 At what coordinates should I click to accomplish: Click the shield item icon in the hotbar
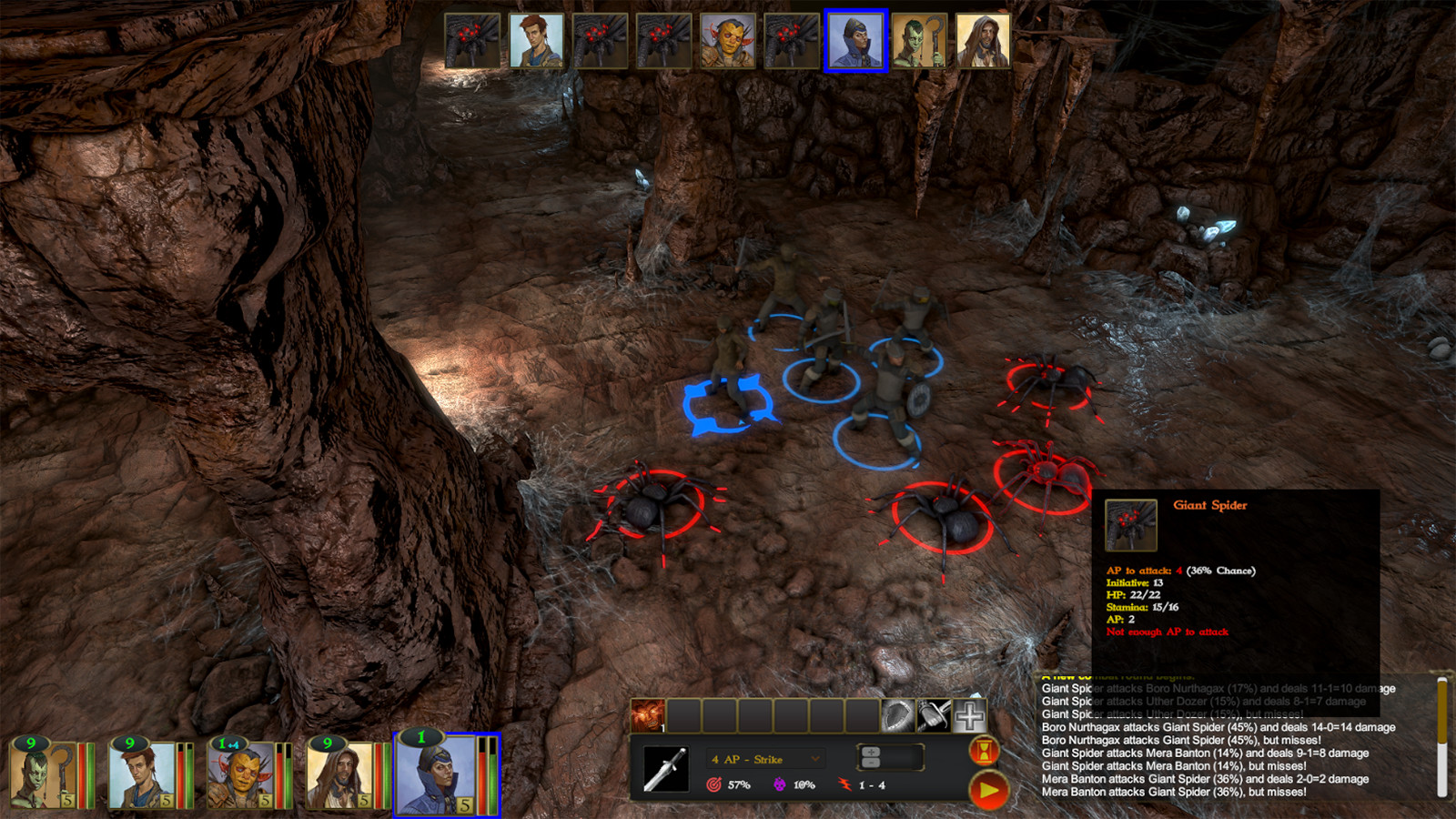click(896, 715)
